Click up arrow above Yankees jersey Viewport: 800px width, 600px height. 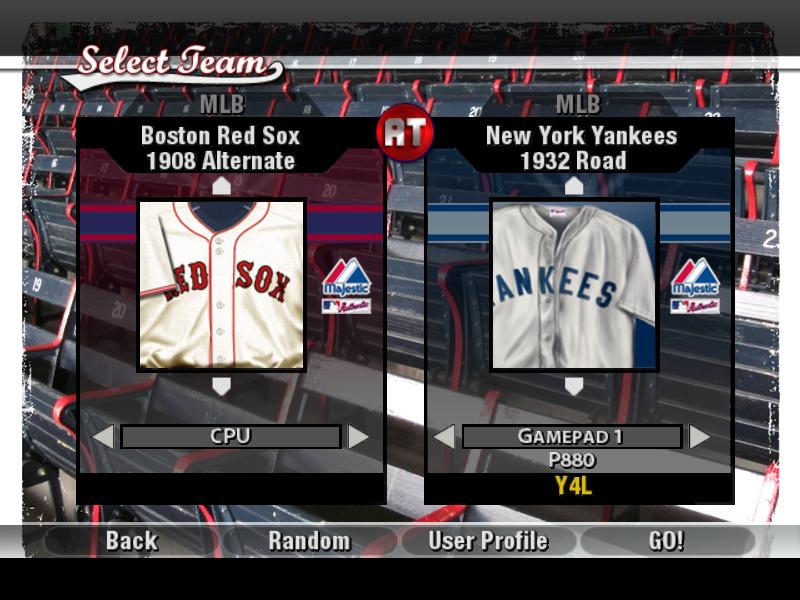pos(574,186)
